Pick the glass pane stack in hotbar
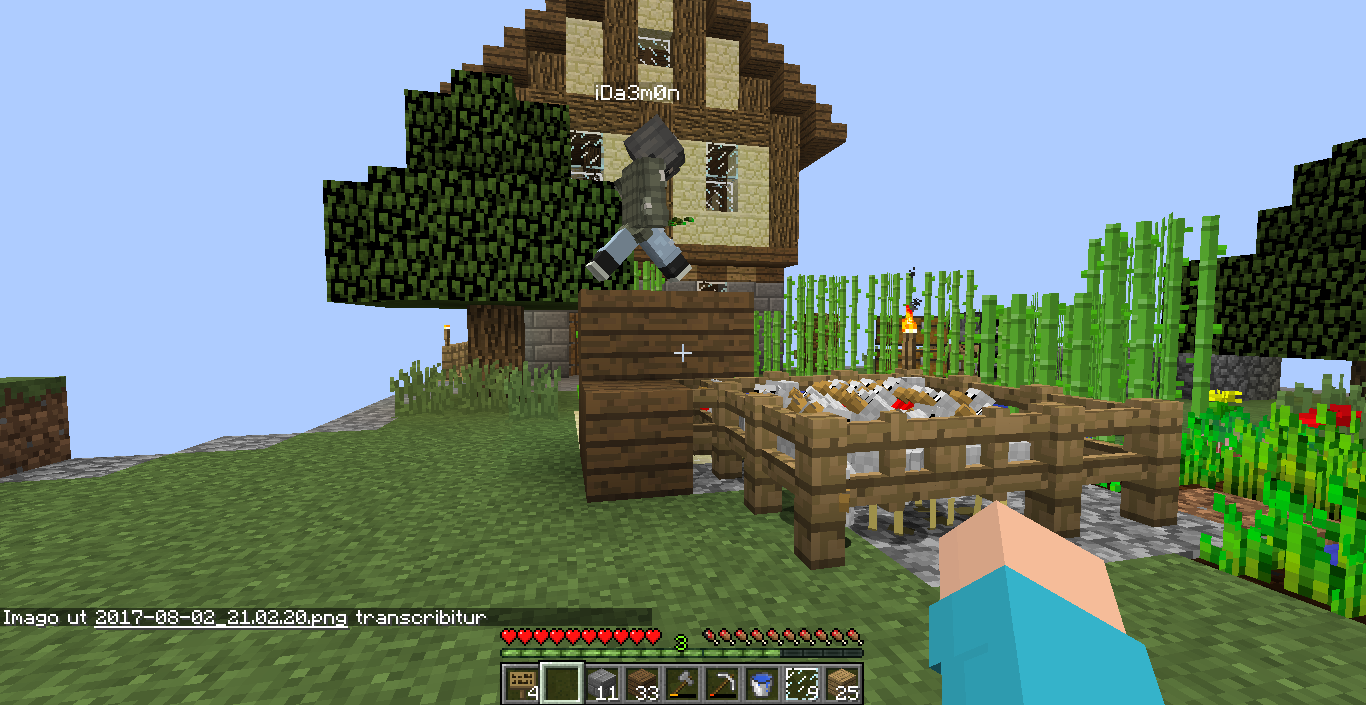1366x705 pixels. pos(801,684)
